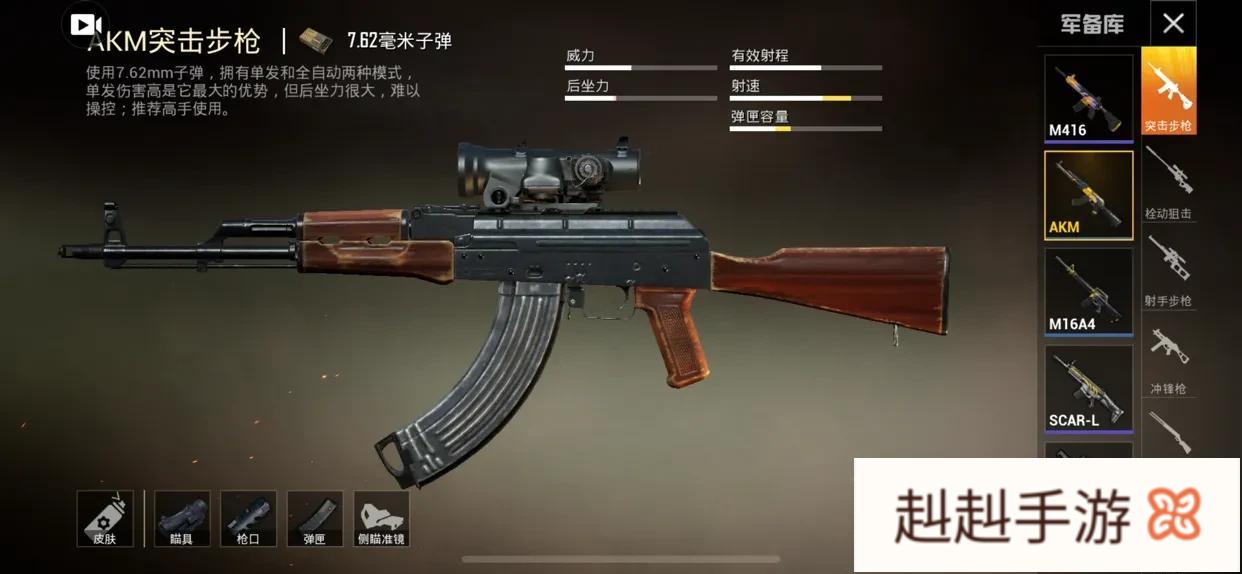Choose the muzzle attachment slot

pyautogui.click(x=248, y=518)
